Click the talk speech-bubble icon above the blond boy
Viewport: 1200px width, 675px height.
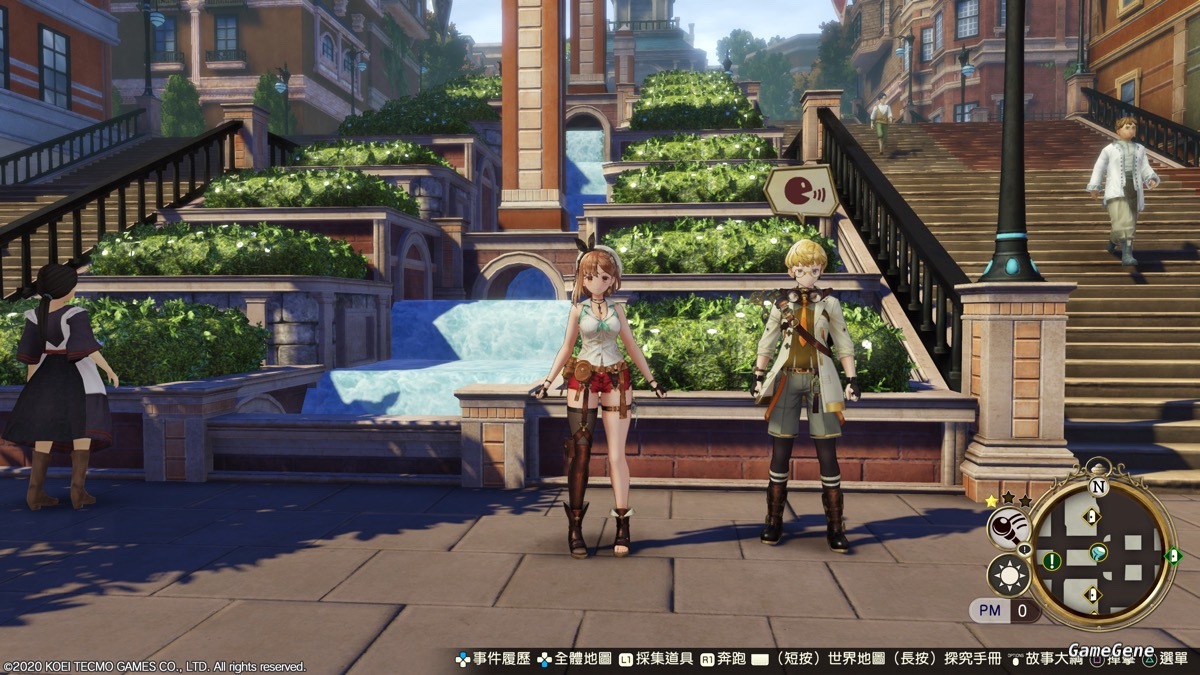(x=801, y=190)
